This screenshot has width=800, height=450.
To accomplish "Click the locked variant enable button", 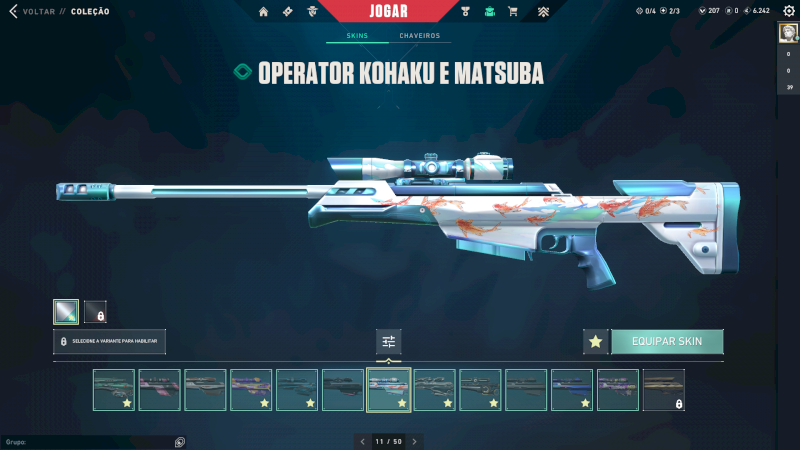I will click(x=110, y=342).
